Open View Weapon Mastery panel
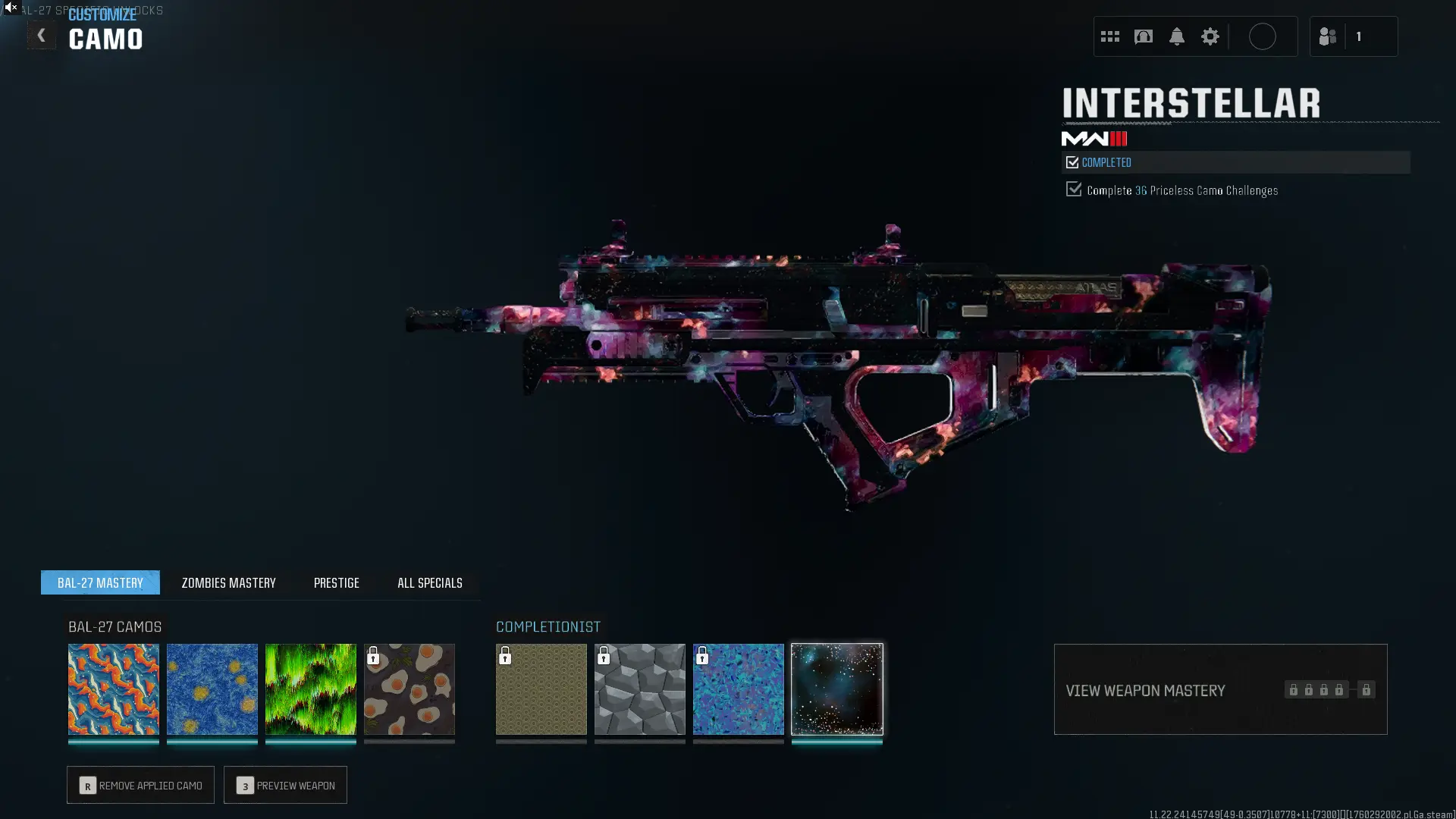The width and height of the screenshot is (1456, 819). [1220, 689]
